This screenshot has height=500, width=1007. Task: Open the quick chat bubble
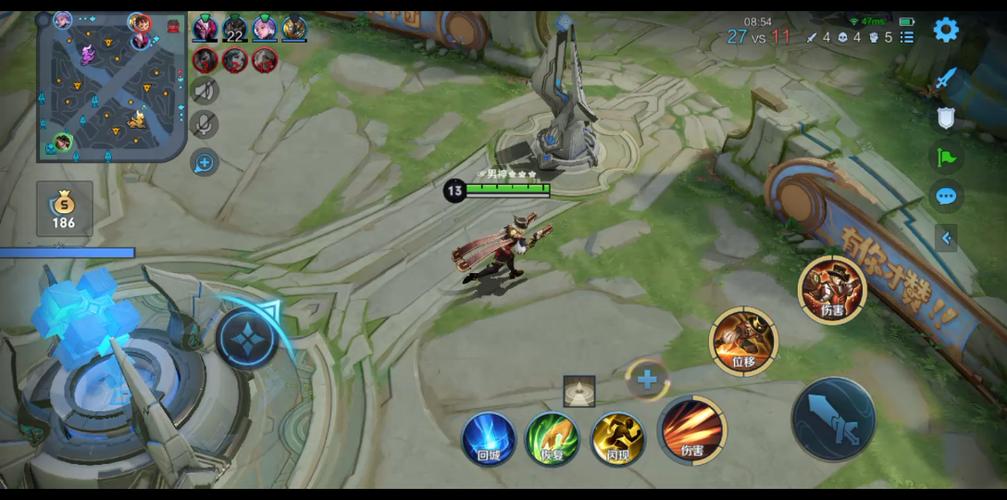tap(945, 195)
